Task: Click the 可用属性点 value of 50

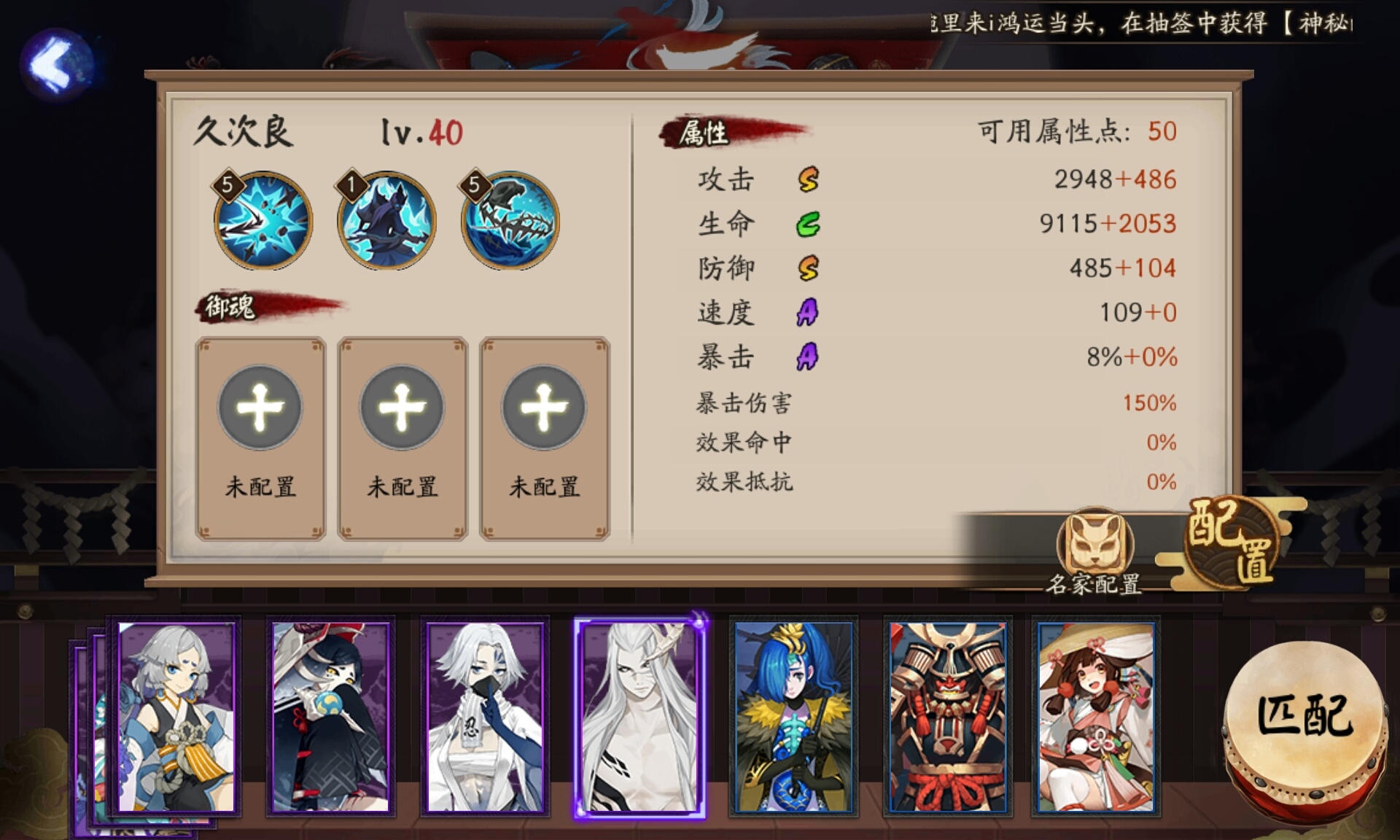Action: 1164,131
